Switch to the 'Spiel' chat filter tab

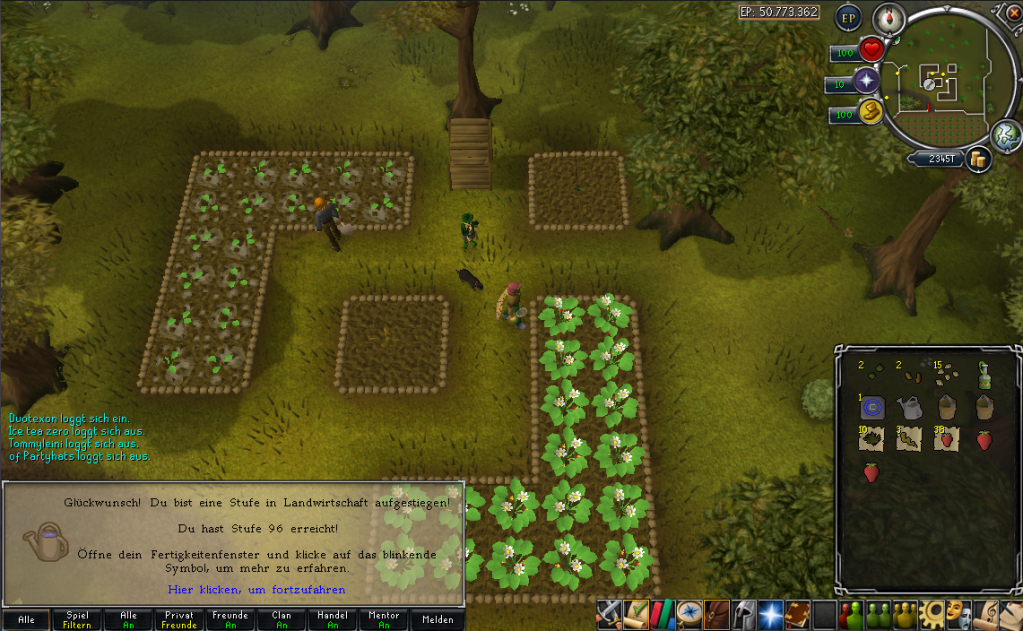(x=77, y=620)
